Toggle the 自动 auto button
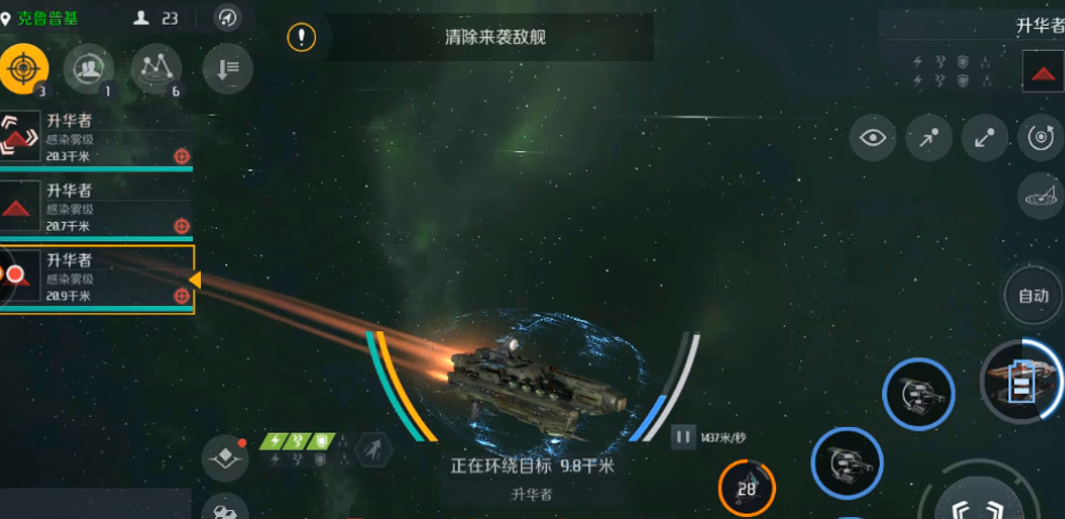Viewport: 1065px width, 519px height. (x=1033, y=295)
